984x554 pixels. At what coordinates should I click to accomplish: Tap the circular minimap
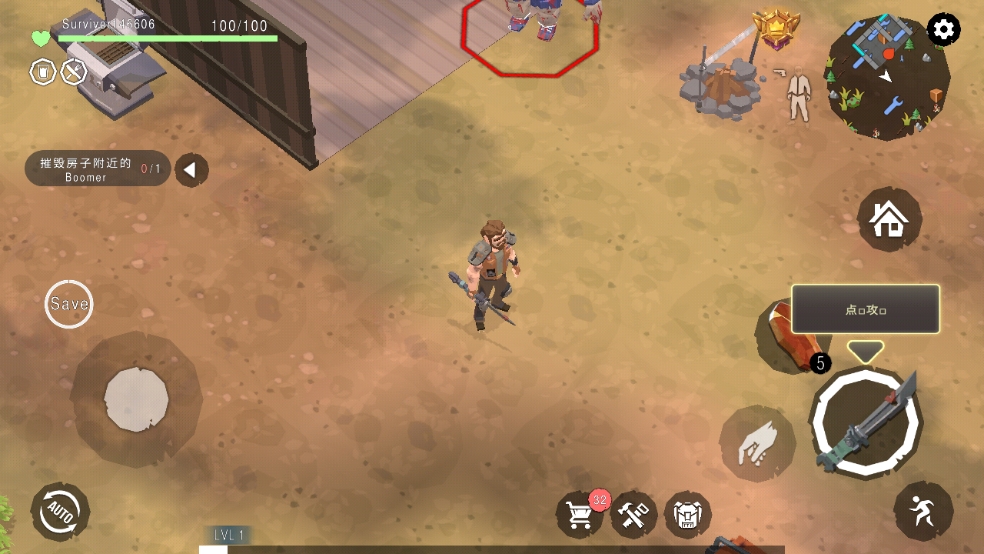887,77
